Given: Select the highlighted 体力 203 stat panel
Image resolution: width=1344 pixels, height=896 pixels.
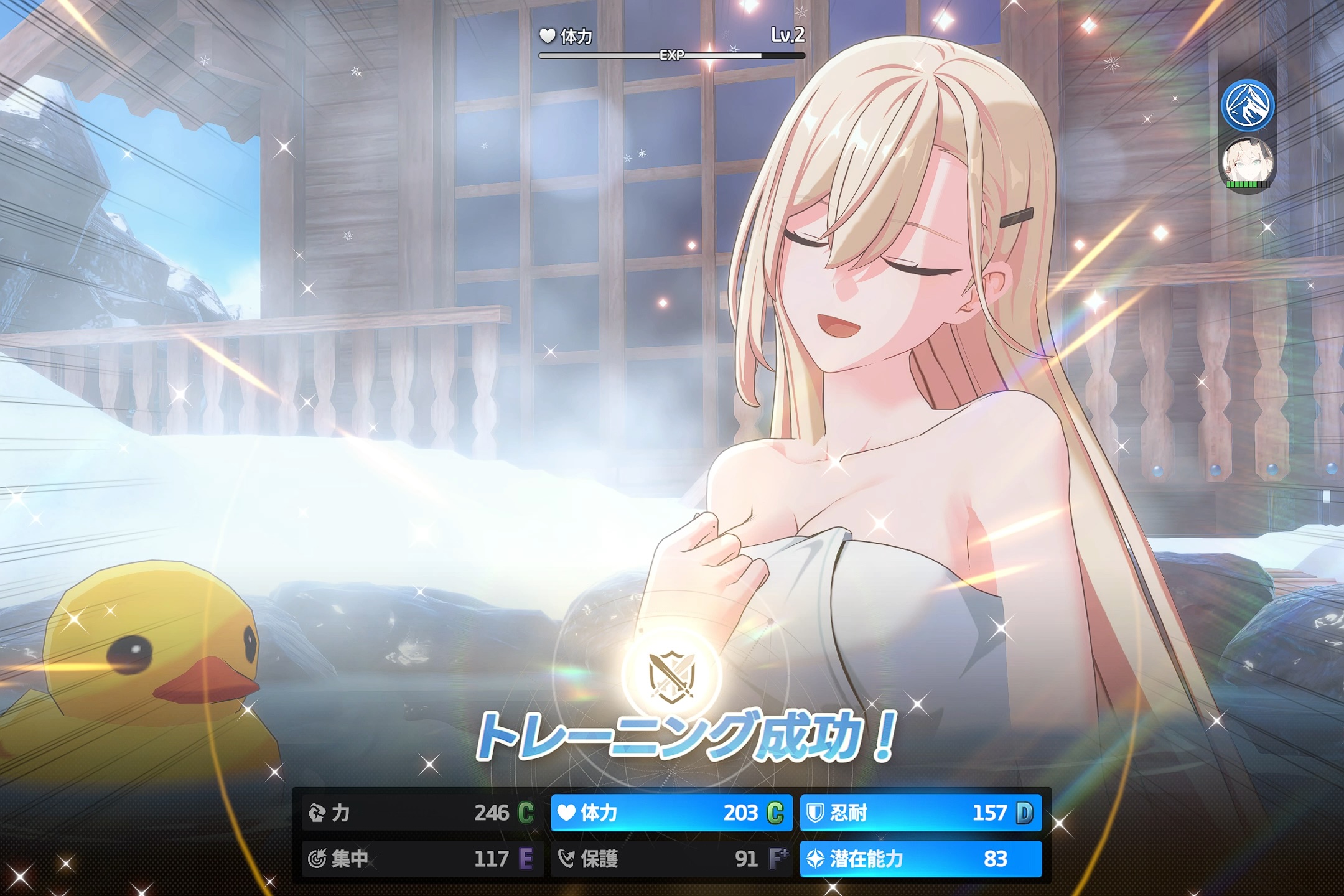Looking at the screenshot, I should point(671,812).
